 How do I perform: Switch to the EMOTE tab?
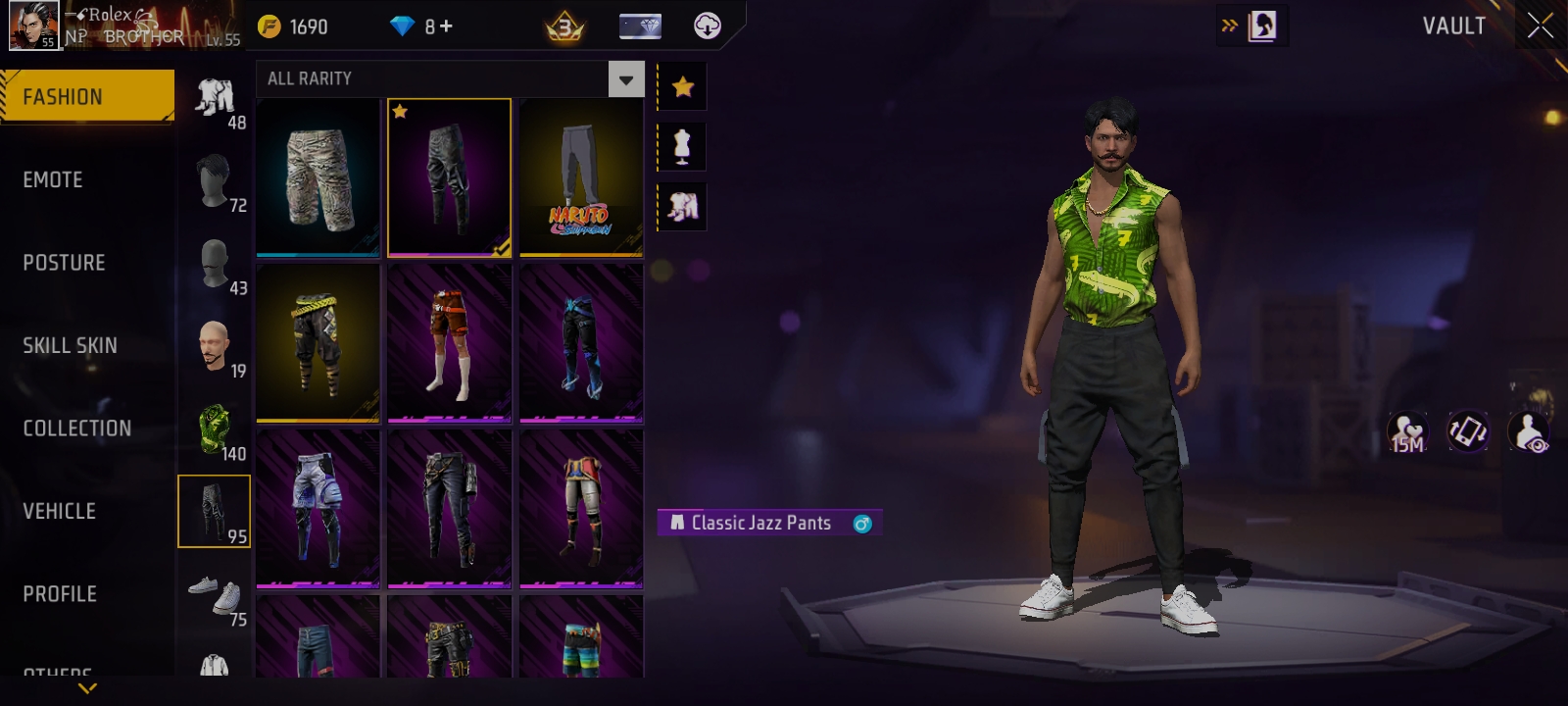54,179
